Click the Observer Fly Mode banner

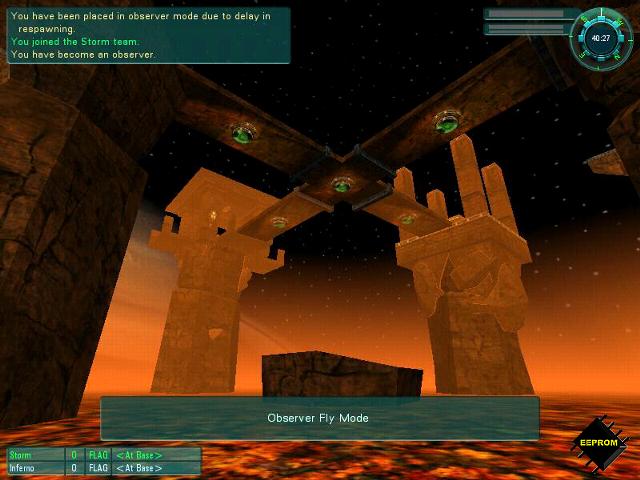point(319,418)
